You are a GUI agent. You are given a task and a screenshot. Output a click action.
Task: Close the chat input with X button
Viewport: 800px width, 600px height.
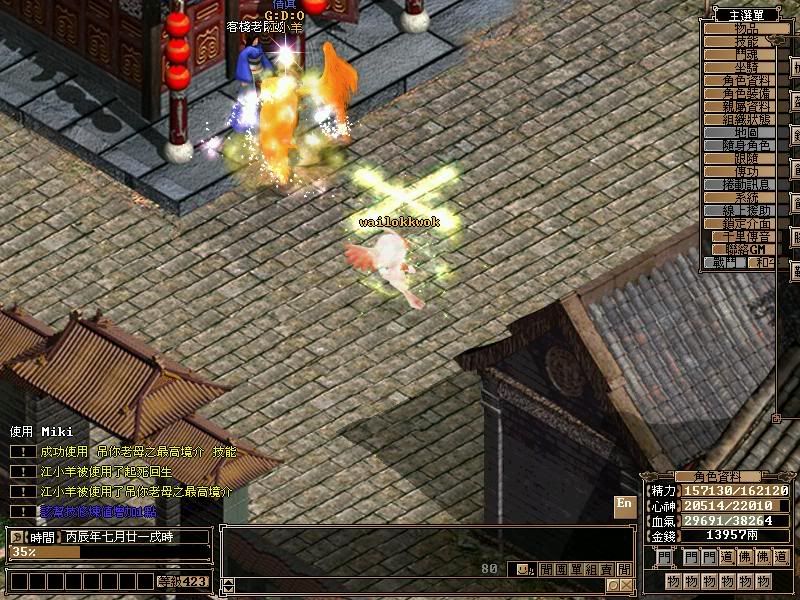pos(626,585)
